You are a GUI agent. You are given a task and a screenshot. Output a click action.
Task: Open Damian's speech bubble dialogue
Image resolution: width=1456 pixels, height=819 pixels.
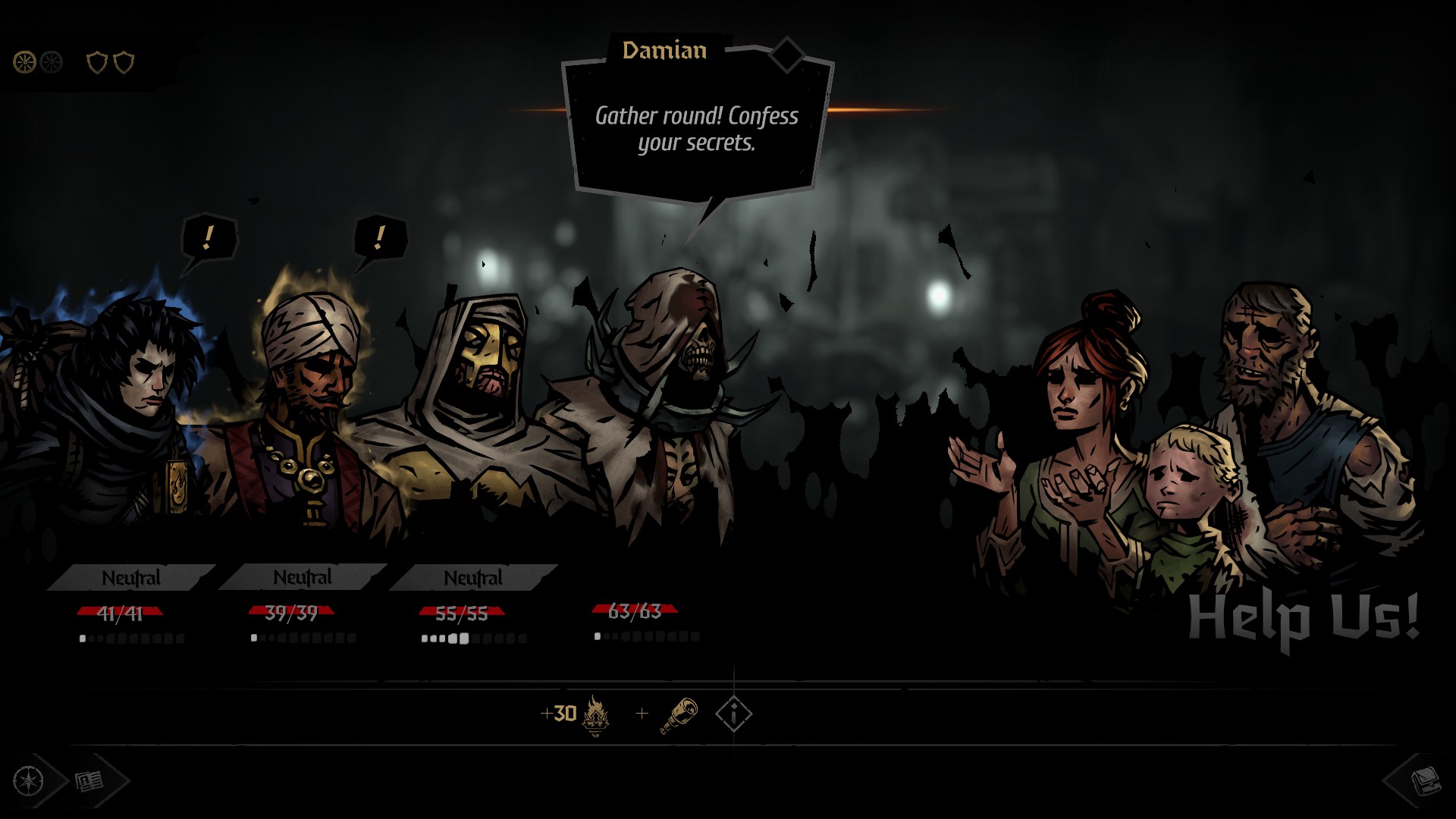point(696,129)
